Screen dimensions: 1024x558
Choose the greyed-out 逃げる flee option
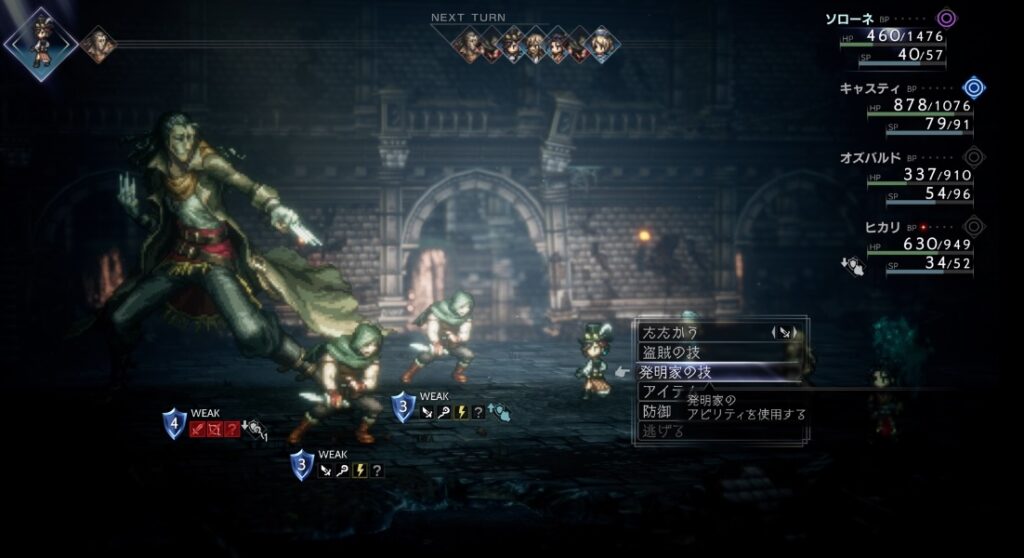click(662, 431)
